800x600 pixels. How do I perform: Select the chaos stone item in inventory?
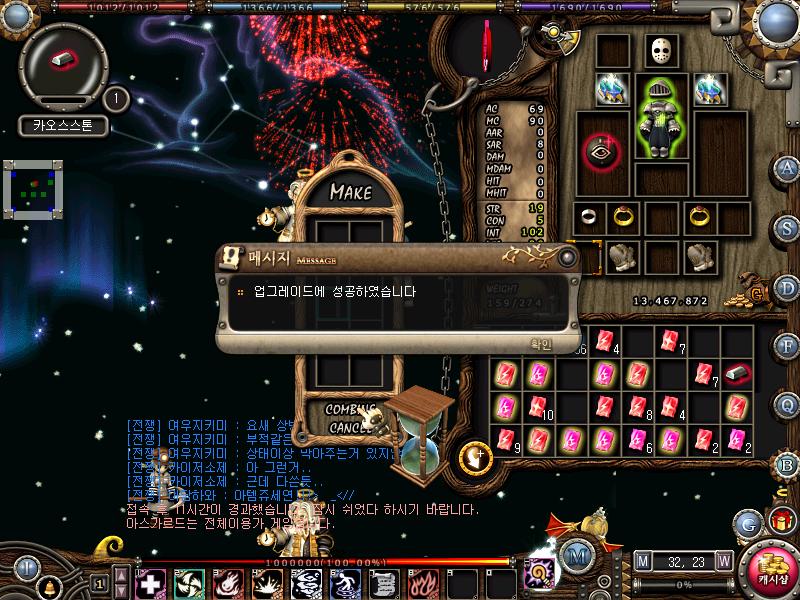[x=737, y=374]
